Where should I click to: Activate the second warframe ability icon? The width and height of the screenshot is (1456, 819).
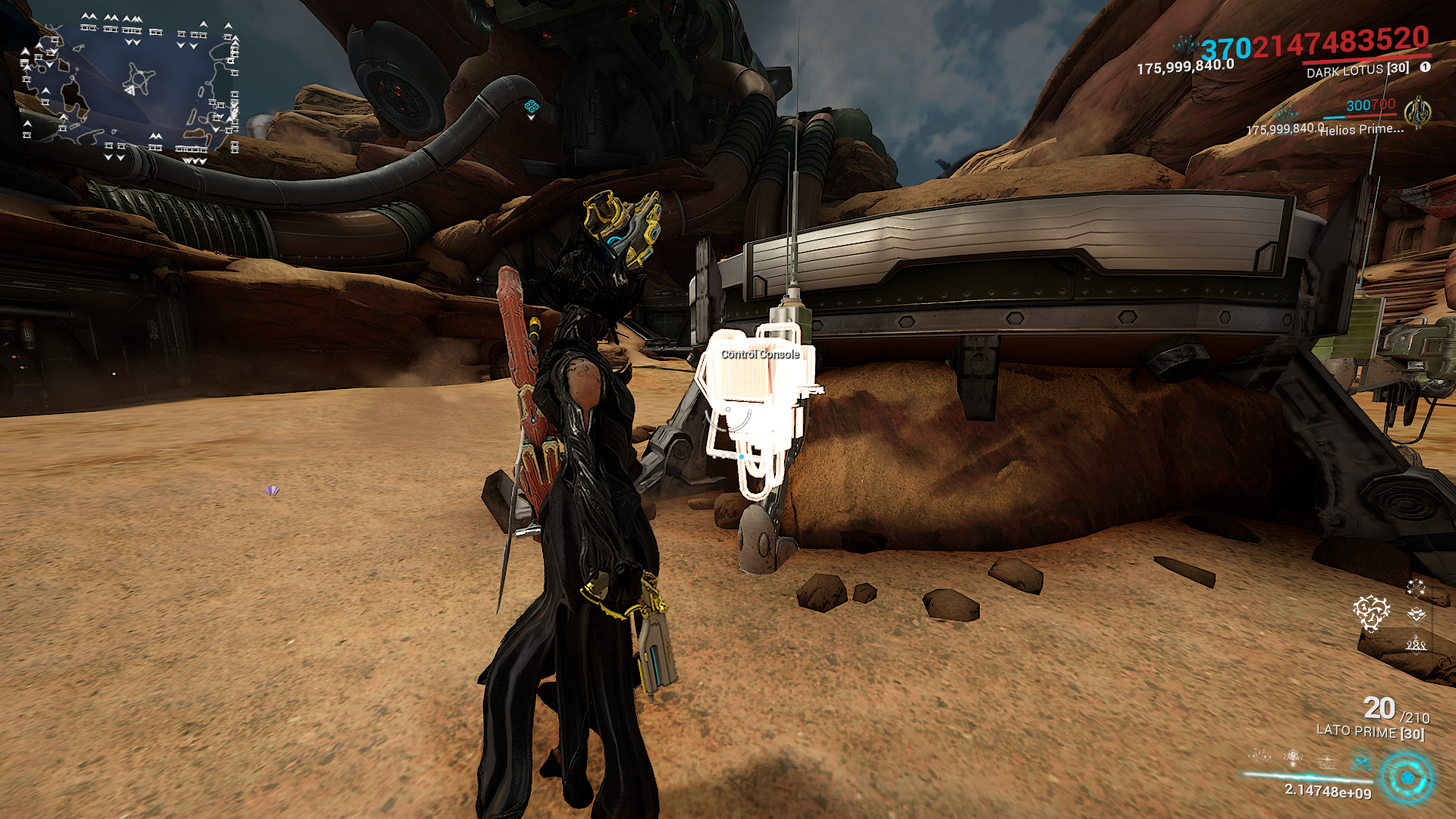click(1293, 757)
